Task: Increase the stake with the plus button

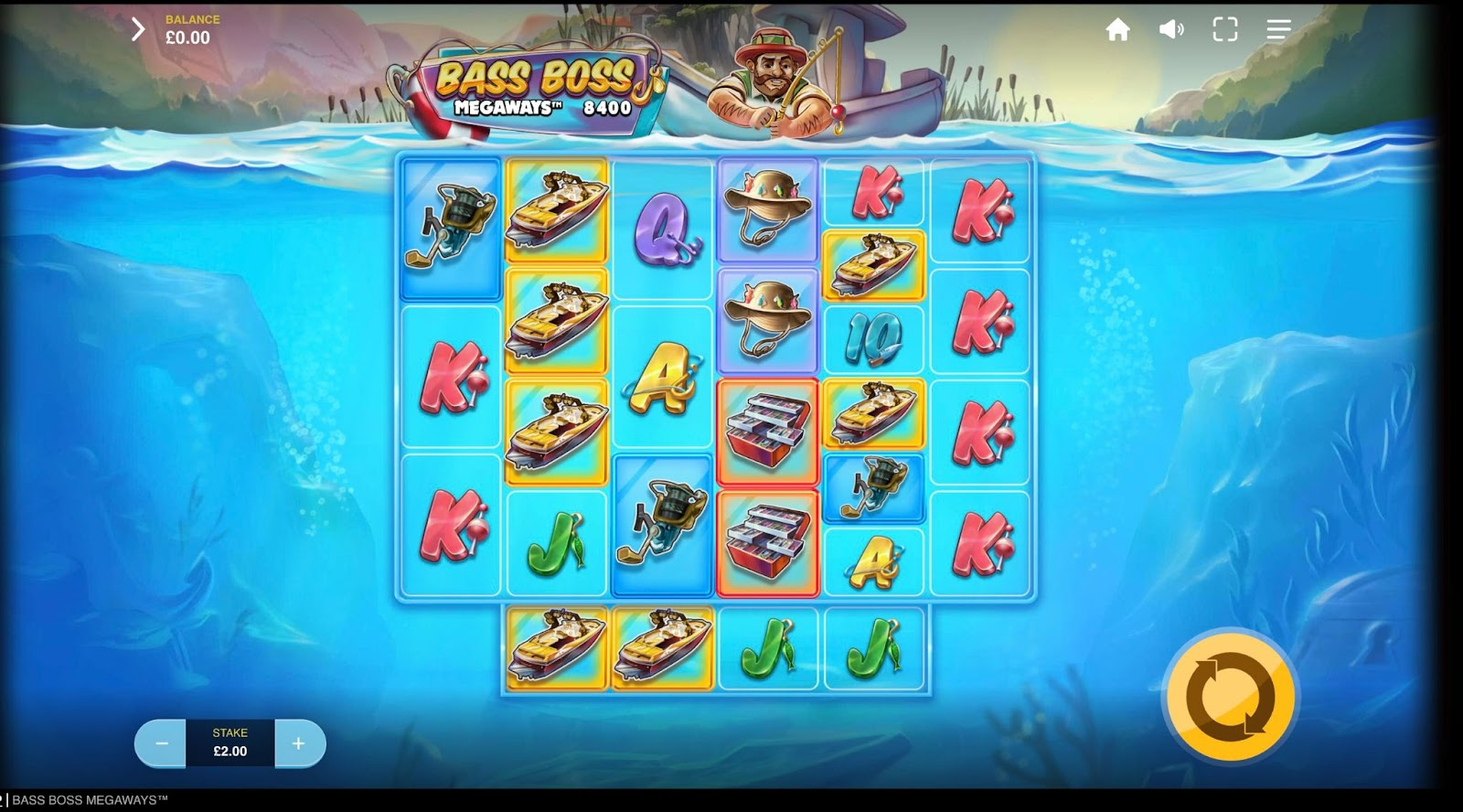Action: (x=299, y=743)
